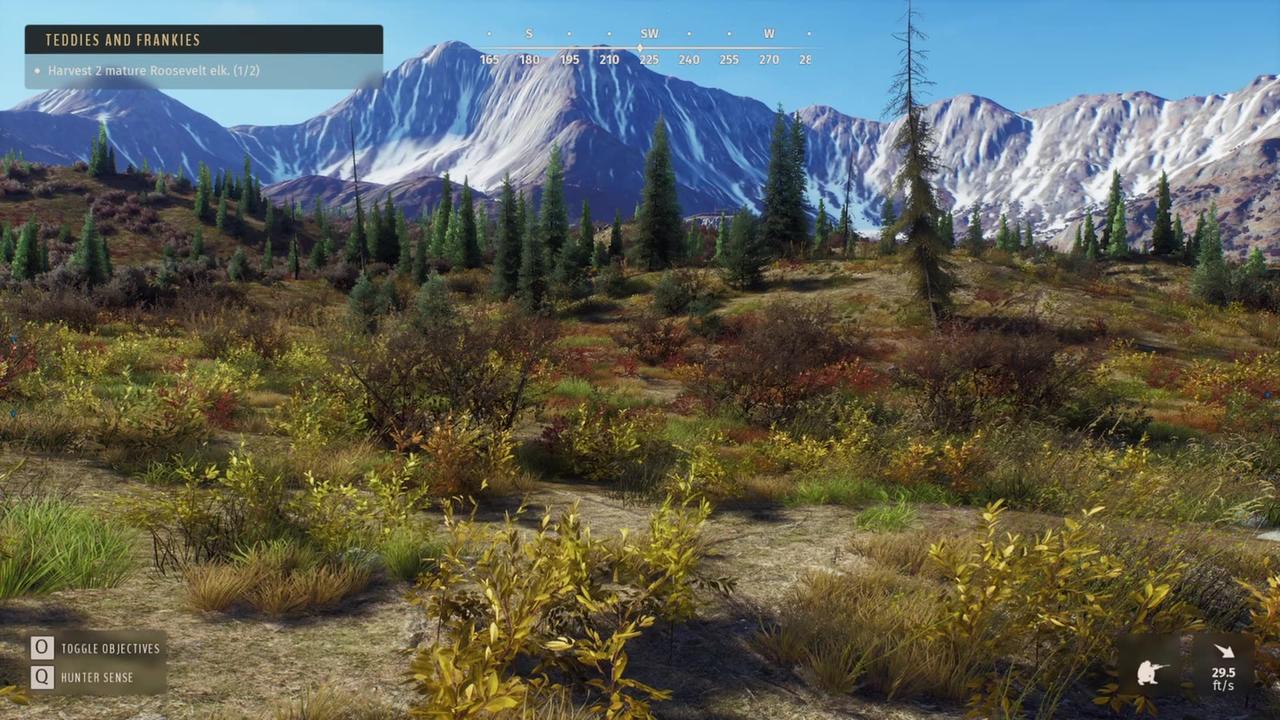Open the compass strip at heading W

pos(769,33)
